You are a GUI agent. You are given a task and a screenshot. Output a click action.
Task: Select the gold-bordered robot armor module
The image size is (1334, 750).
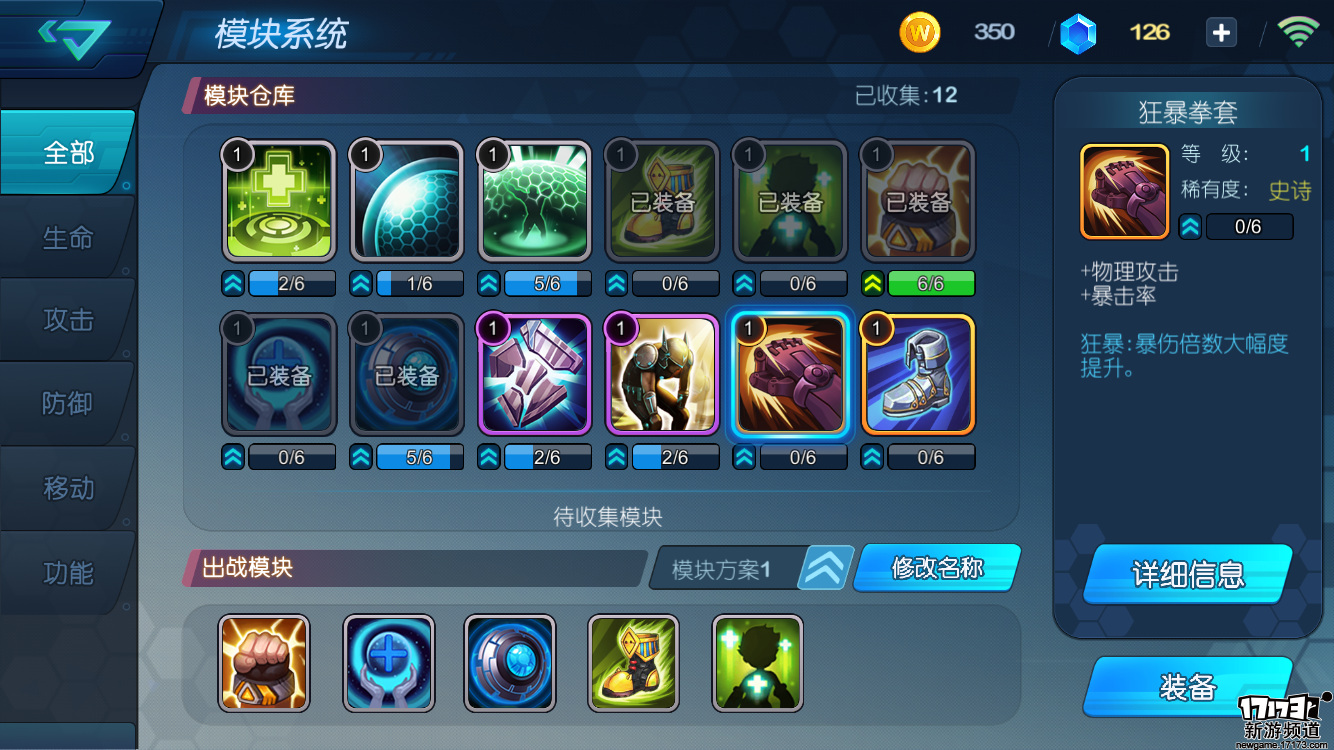(662, 373)
